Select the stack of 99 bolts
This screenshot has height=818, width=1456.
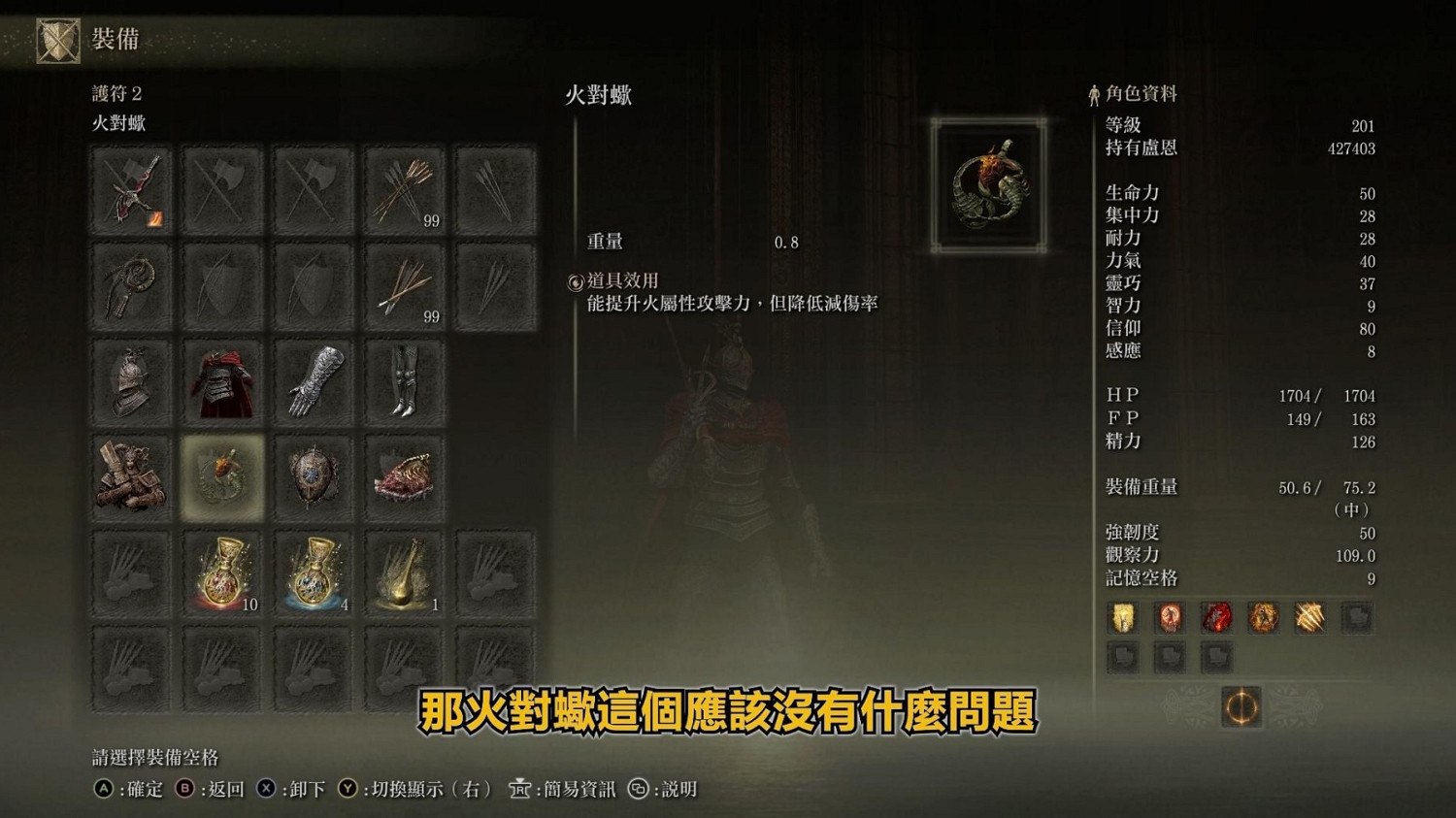point(405,284)
